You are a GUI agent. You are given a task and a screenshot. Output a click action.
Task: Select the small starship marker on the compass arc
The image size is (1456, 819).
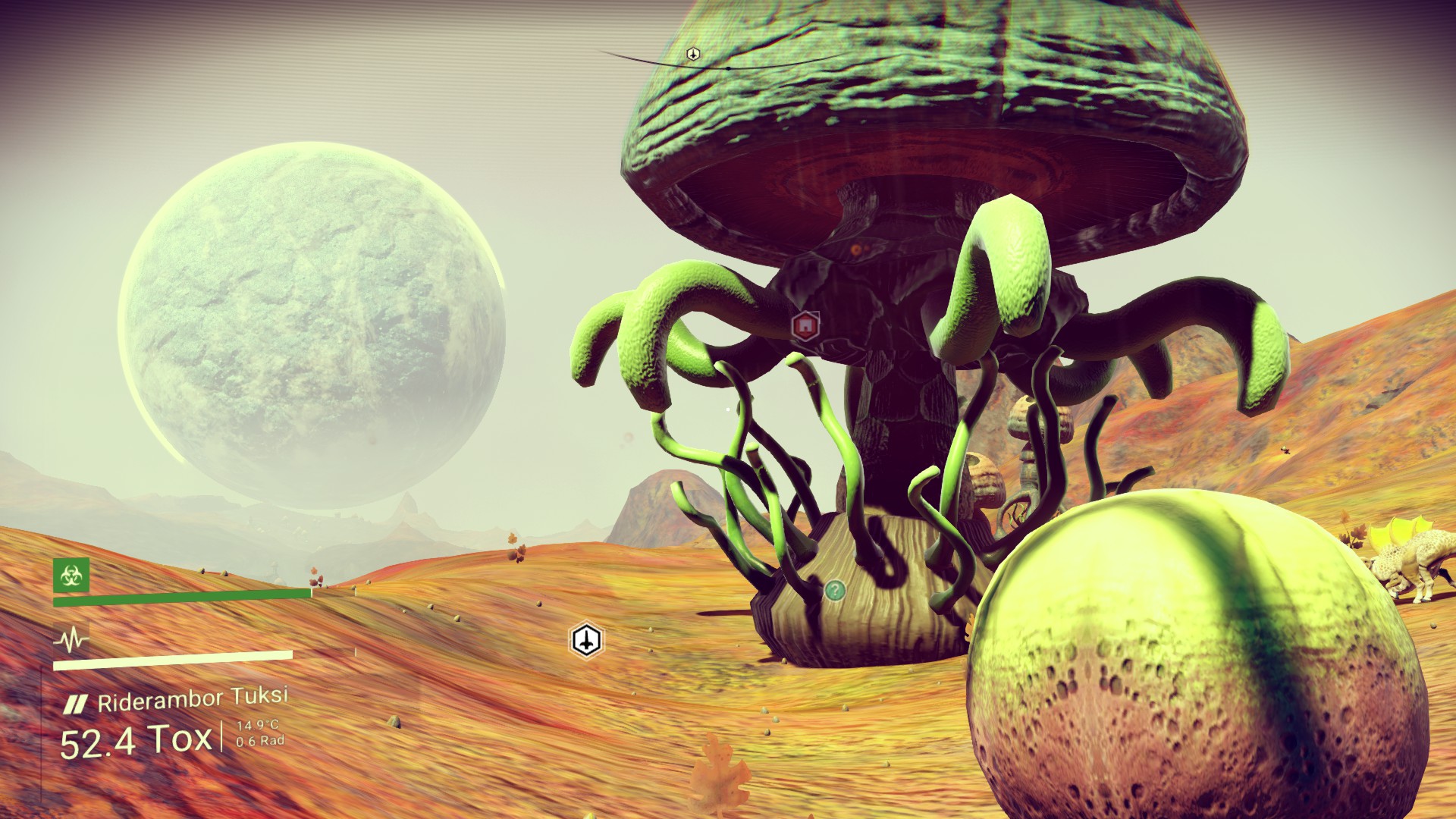pyautogui.click(x=692, y=54)
